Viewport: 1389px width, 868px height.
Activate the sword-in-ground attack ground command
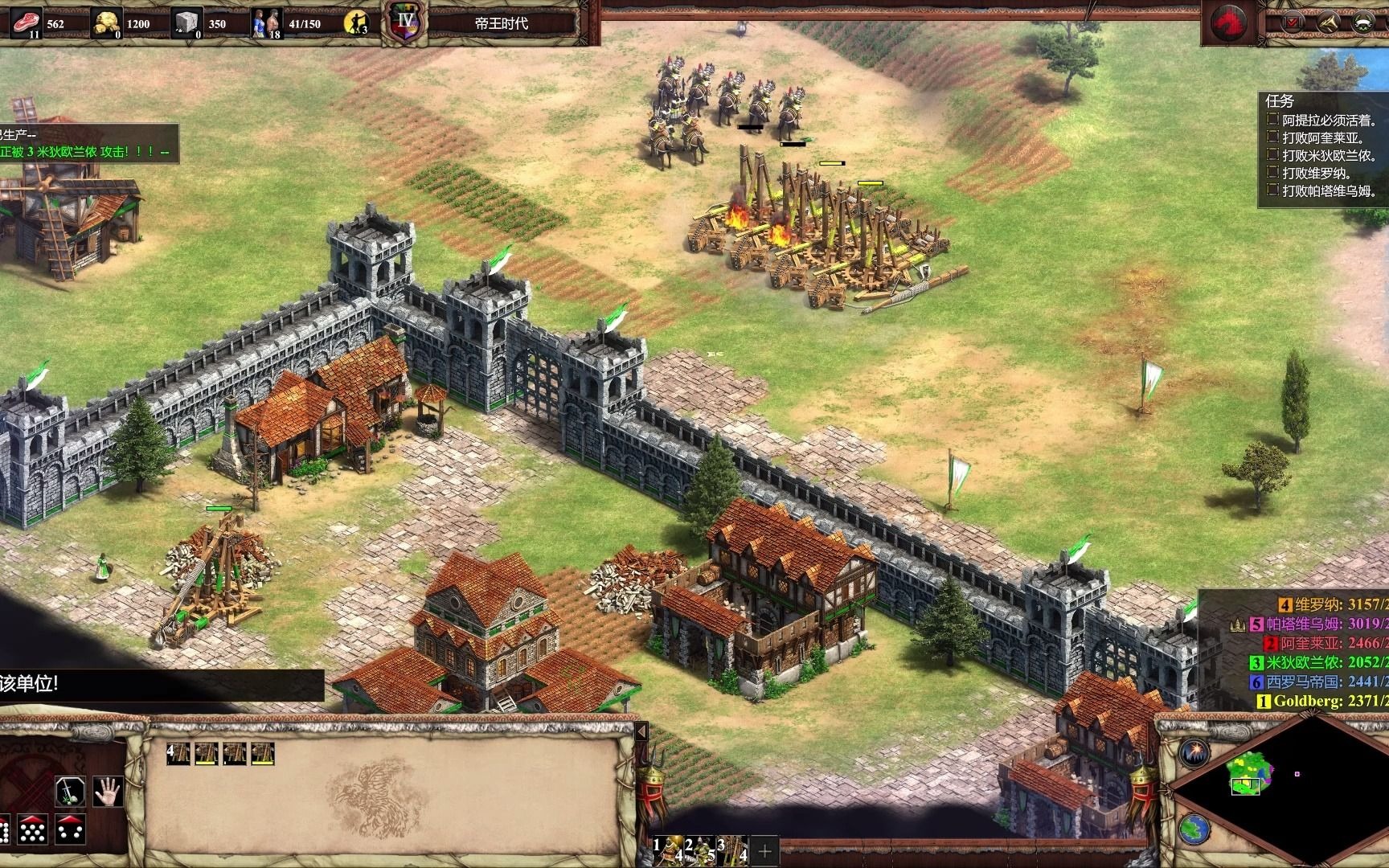(x=70, y=792)
